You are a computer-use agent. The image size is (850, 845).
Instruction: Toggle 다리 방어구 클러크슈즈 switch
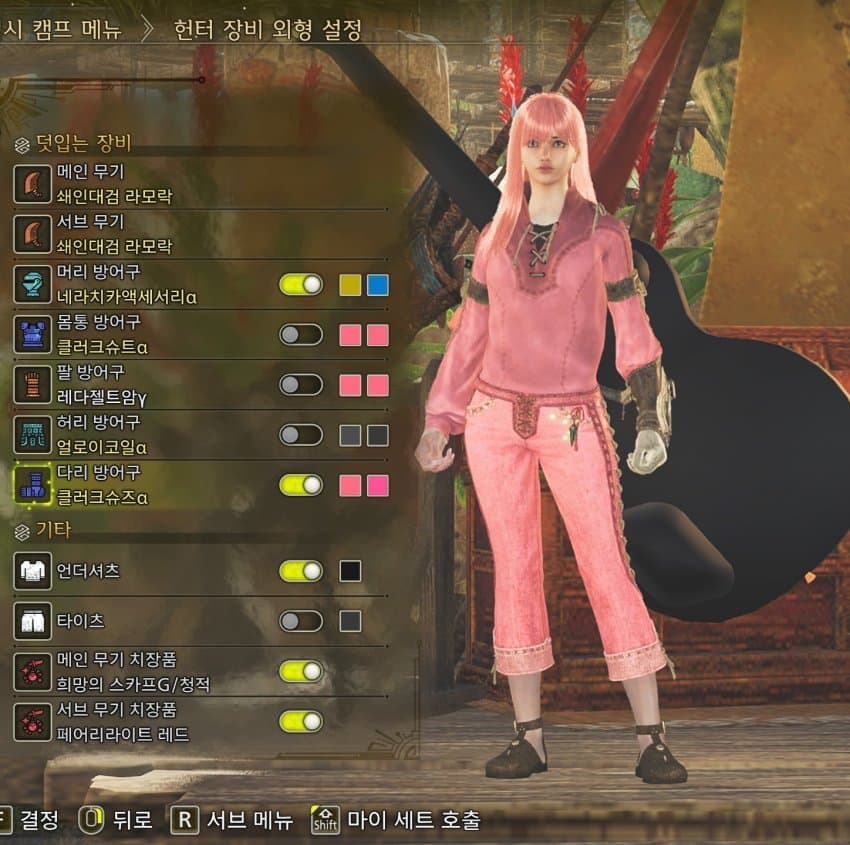coord(301,485)
